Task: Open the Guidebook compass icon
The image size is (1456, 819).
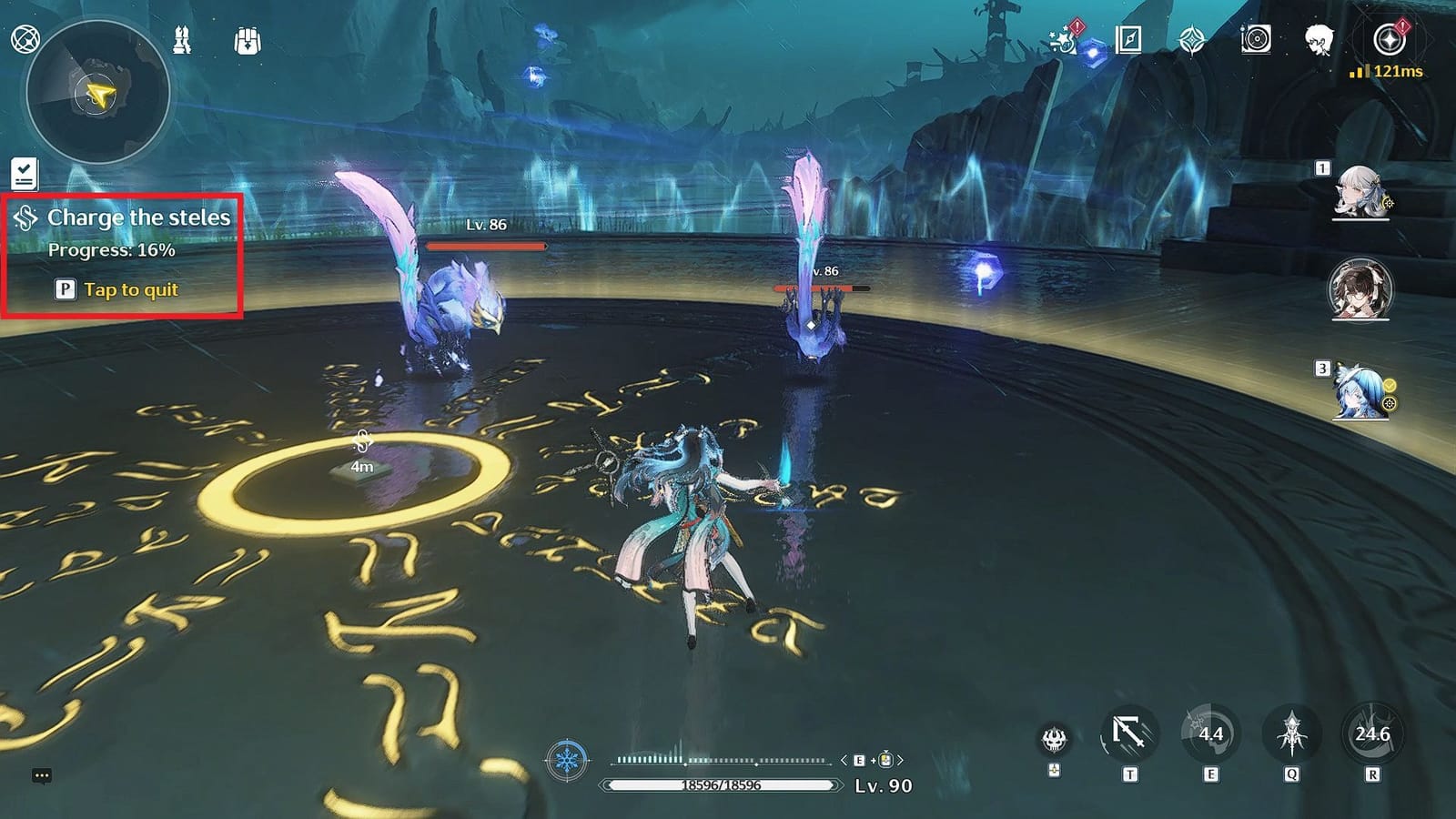Action: pyautogui.click(x=1128, y=40)
